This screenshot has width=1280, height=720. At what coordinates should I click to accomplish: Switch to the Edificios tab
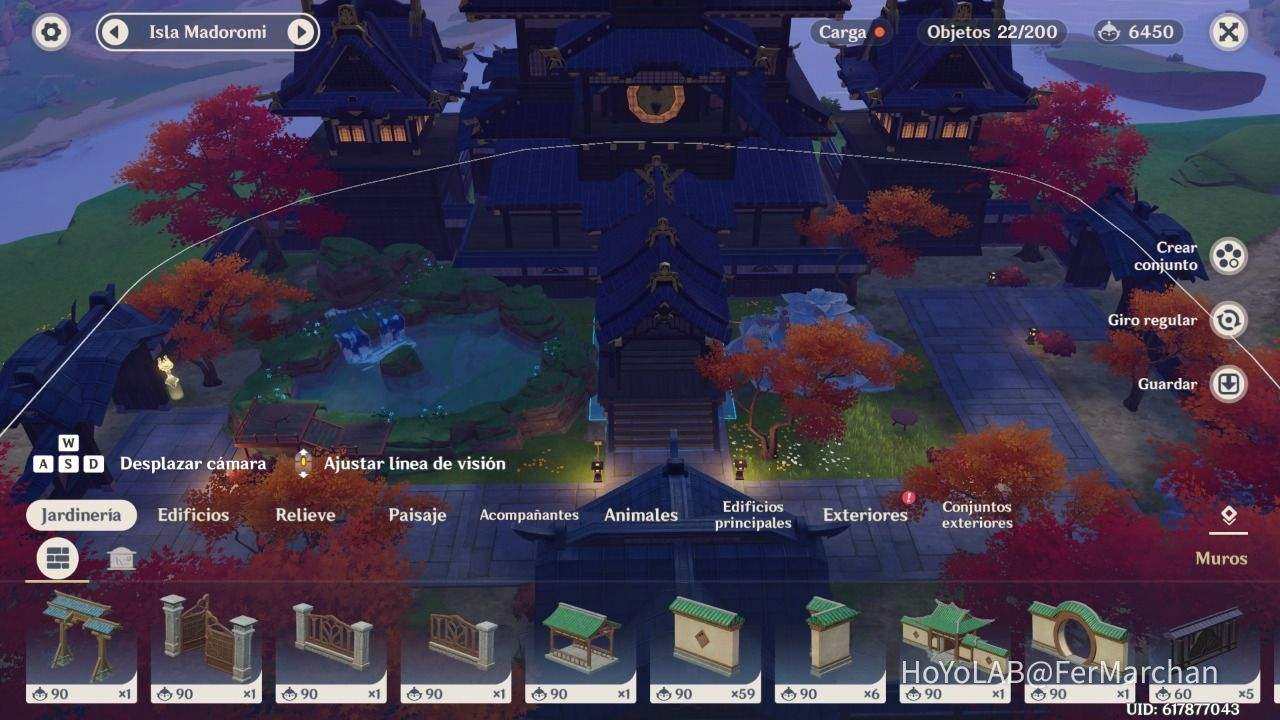pyautogui.click(x=193, y=514)
